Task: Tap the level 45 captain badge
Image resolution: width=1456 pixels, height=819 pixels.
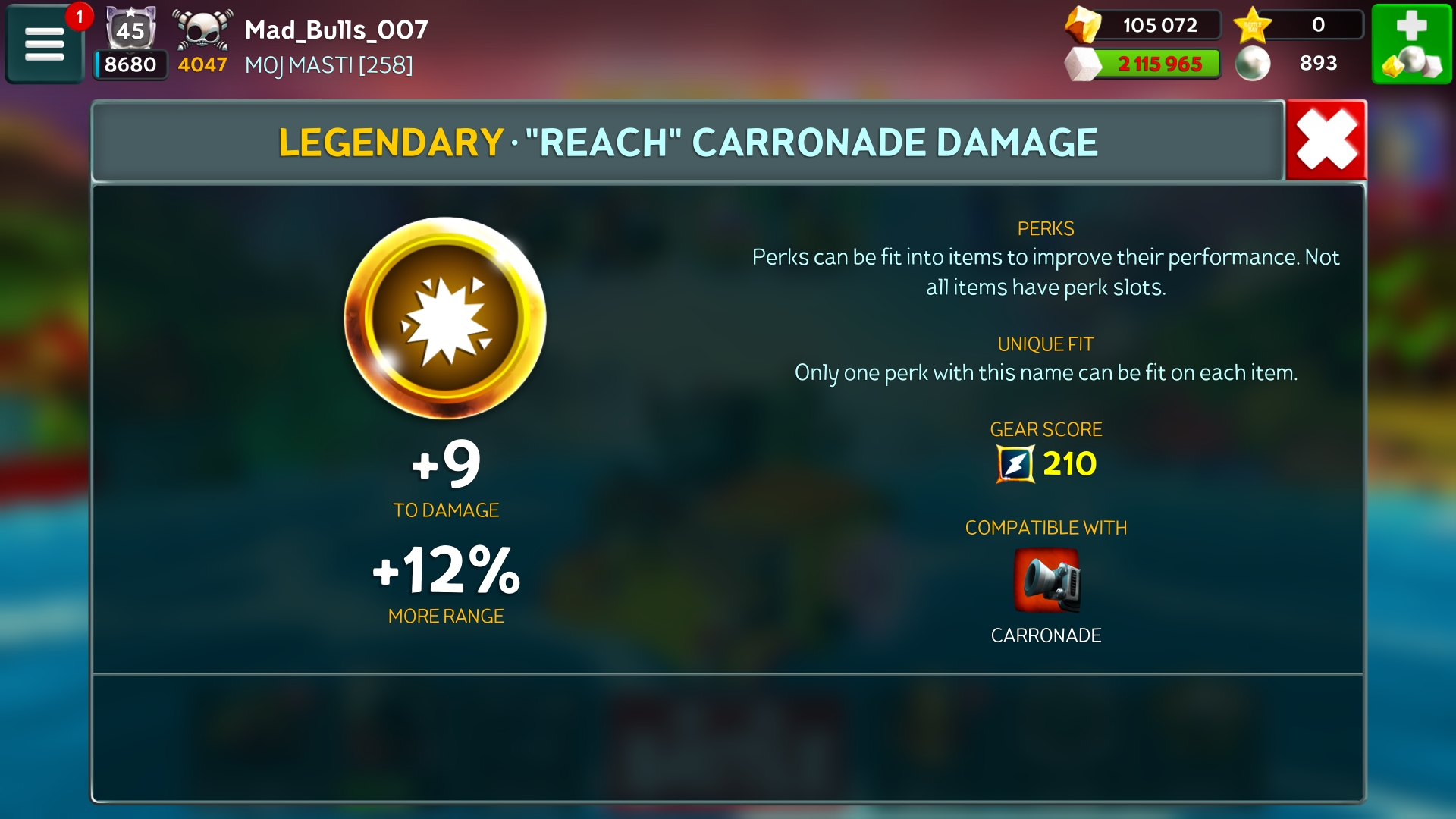Action: click(130, 30)
